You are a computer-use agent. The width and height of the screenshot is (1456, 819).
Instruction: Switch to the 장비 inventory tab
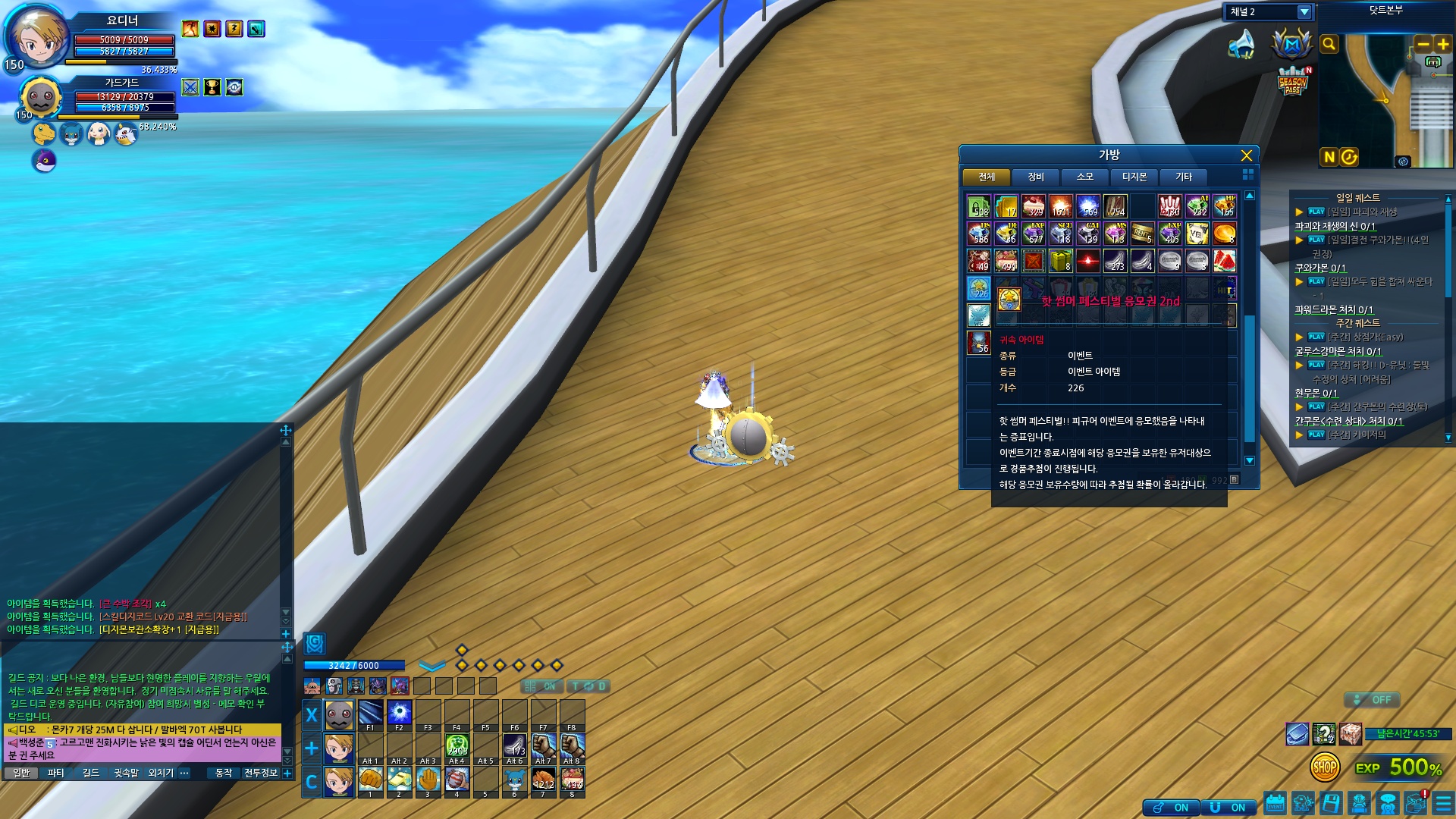[1035, 177]
